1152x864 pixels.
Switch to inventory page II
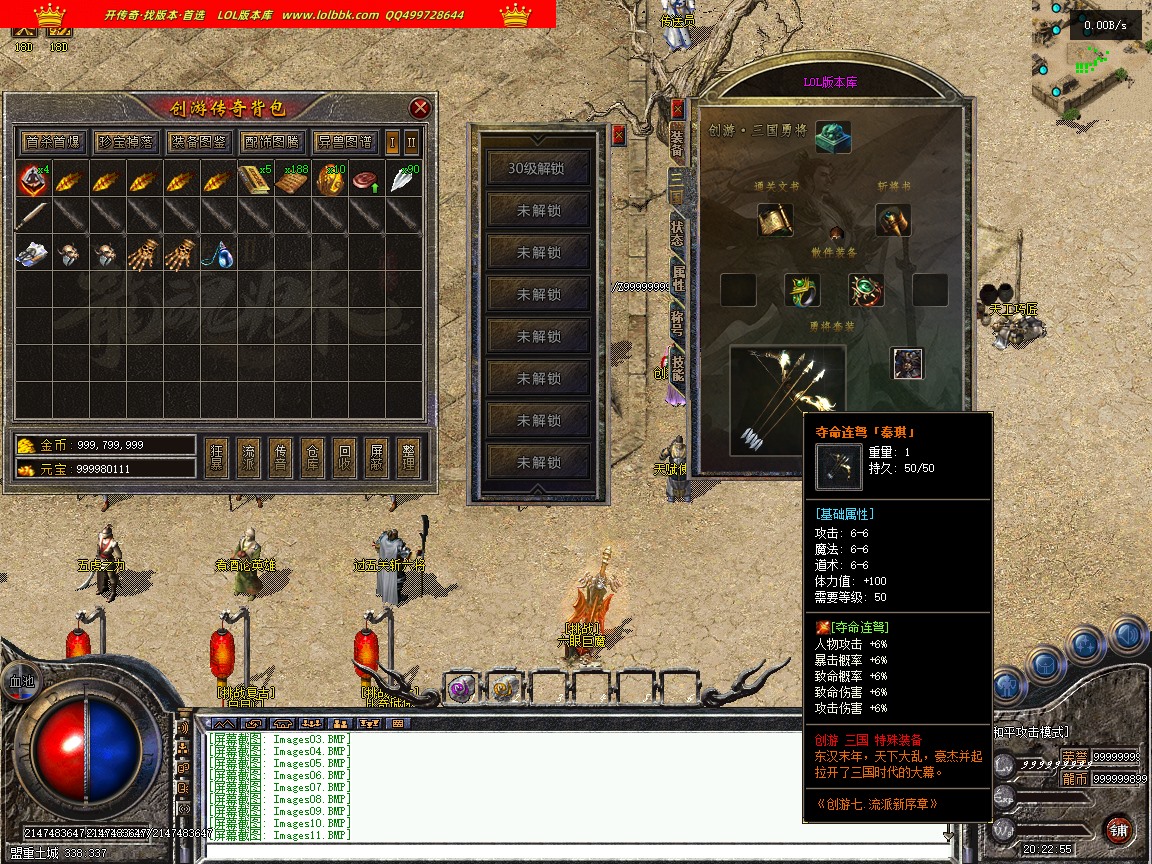(x=411, y=141)
